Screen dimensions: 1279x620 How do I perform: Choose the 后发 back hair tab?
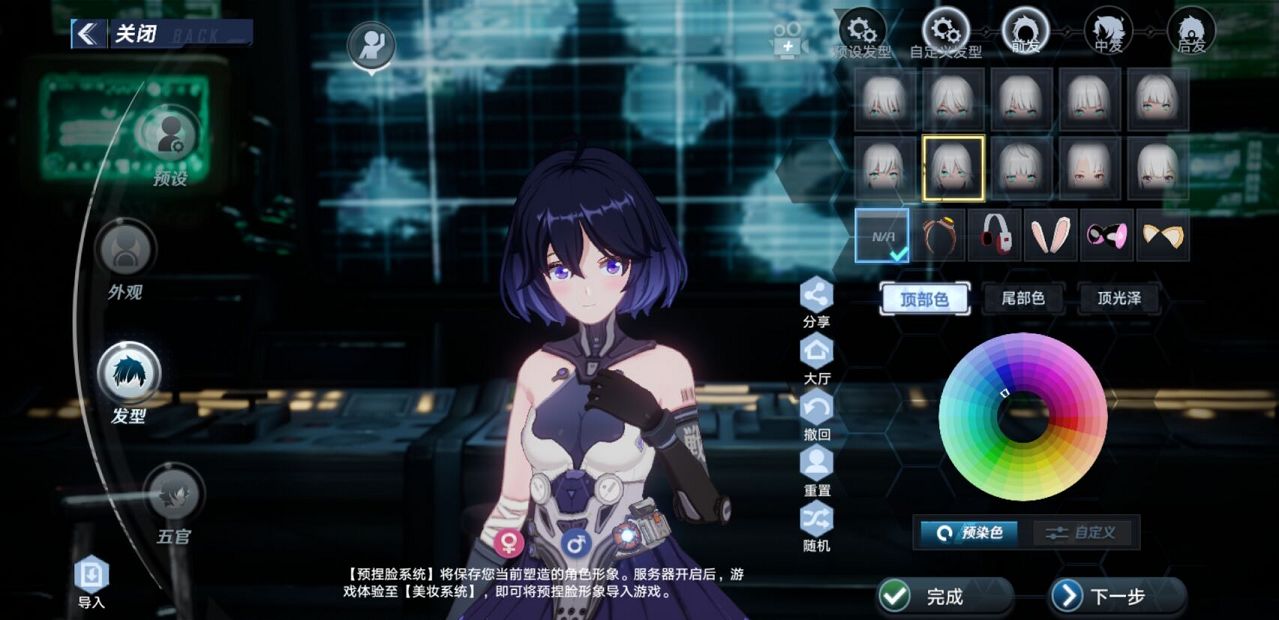(1191, 29)
